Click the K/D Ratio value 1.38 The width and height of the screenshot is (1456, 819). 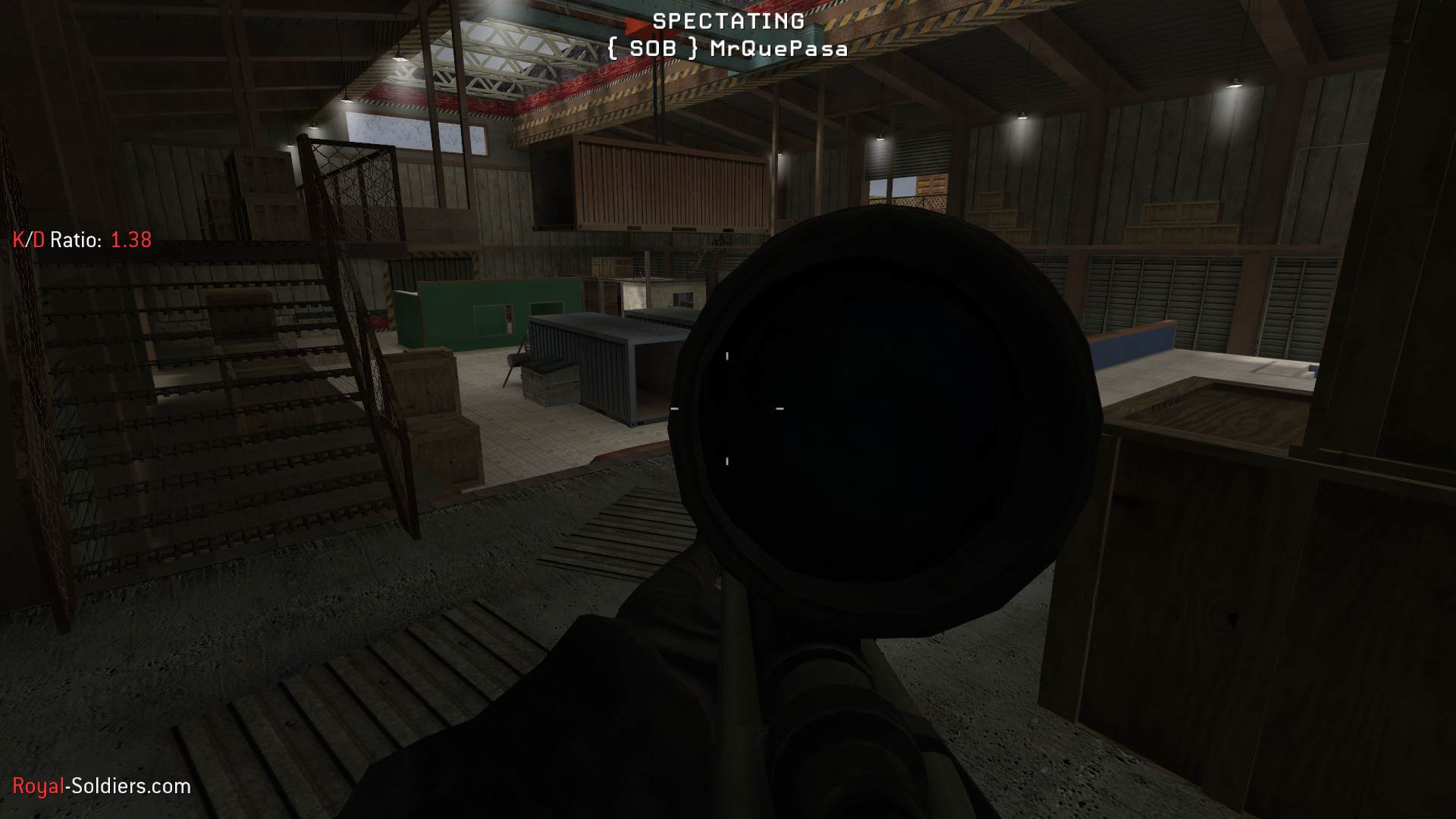coord(130,241)
